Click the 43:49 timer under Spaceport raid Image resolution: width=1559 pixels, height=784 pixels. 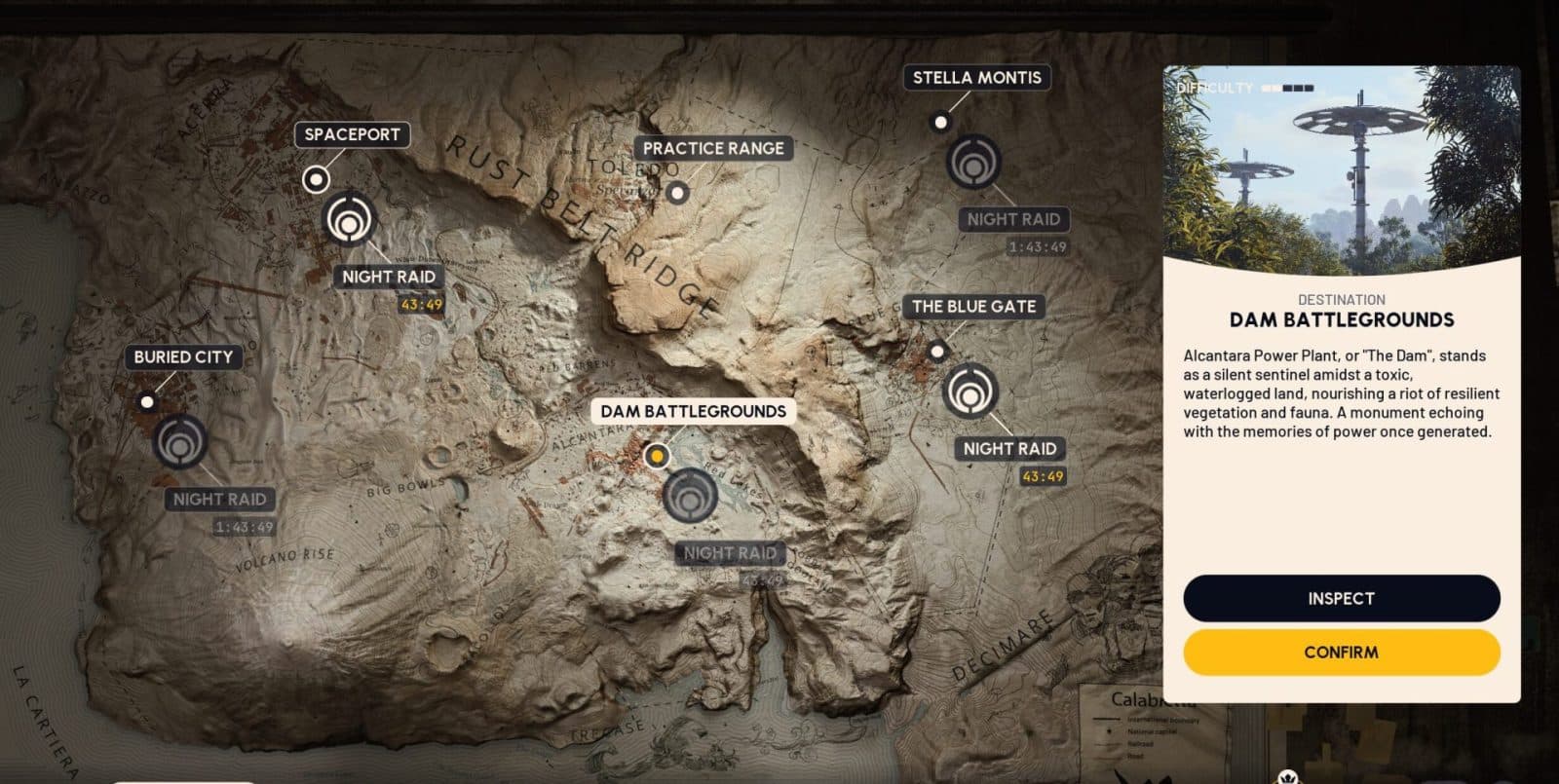coord(421,304)
